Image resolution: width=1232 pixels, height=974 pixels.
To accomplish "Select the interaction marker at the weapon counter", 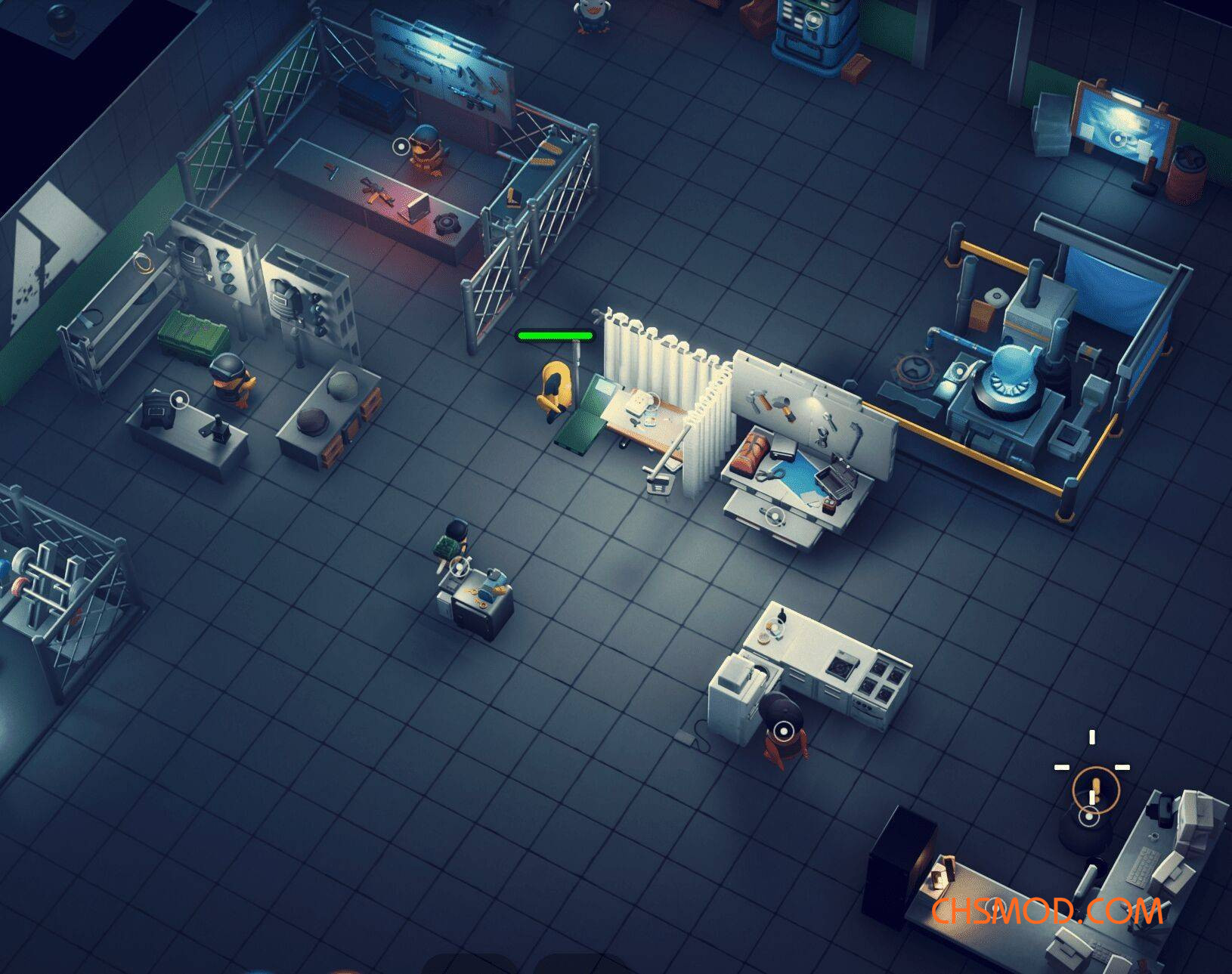I will tap(401, 145).
